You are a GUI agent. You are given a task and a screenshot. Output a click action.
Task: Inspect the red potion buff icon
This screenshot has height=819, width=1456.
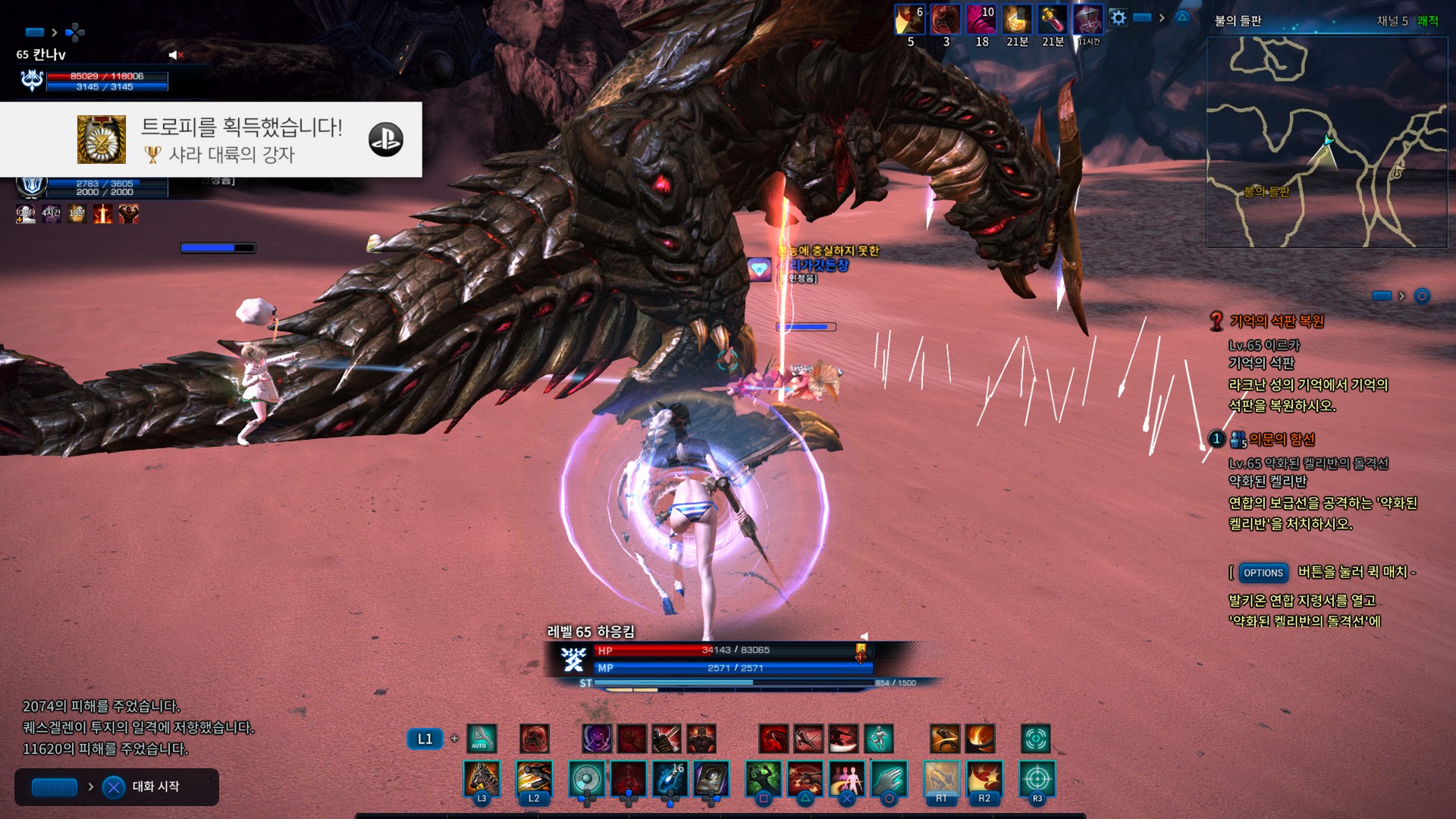[x=1052, y=20]
